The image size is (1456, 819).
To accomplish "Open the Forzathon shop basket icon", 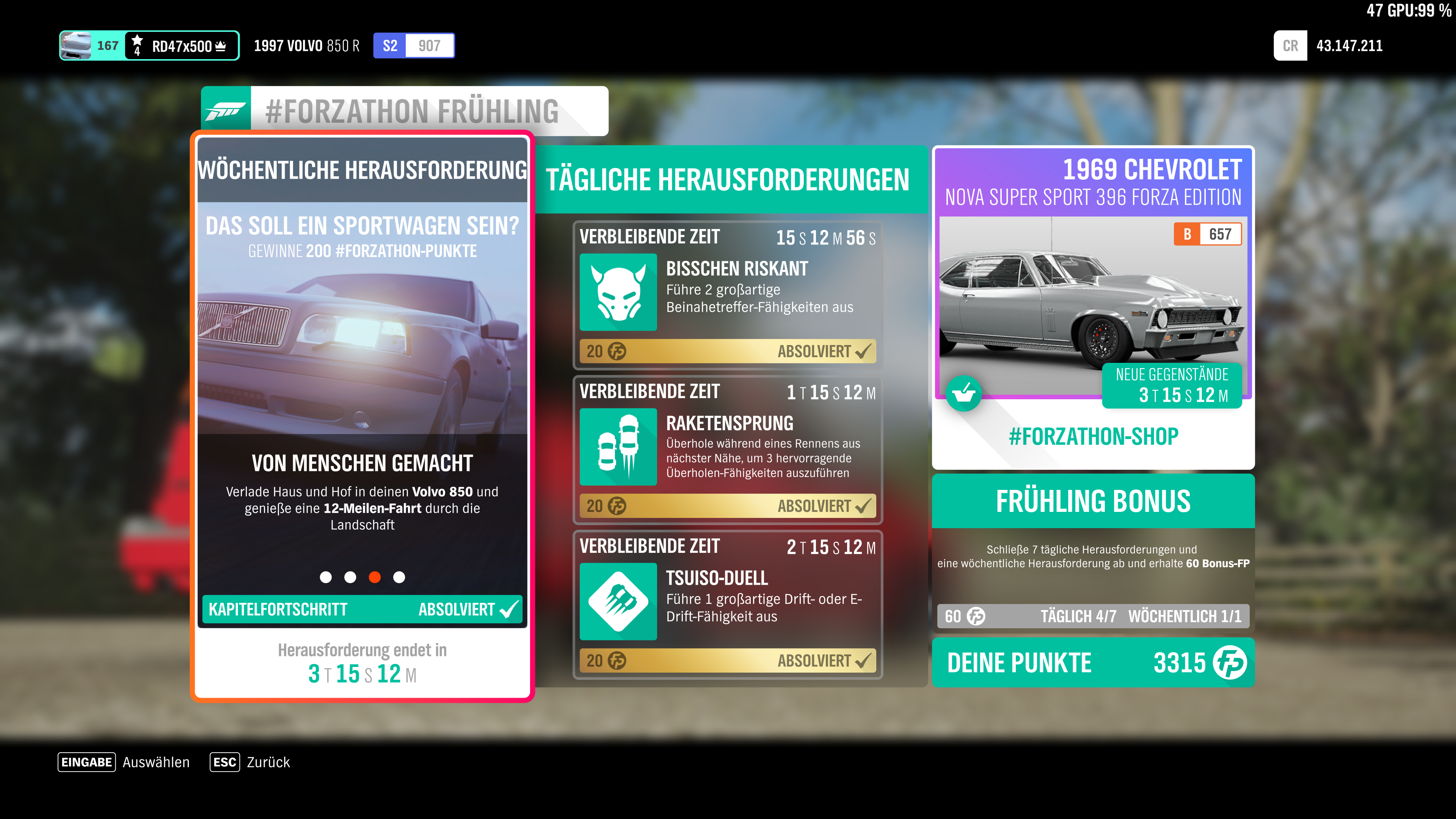I will click(x=964, y=394).
